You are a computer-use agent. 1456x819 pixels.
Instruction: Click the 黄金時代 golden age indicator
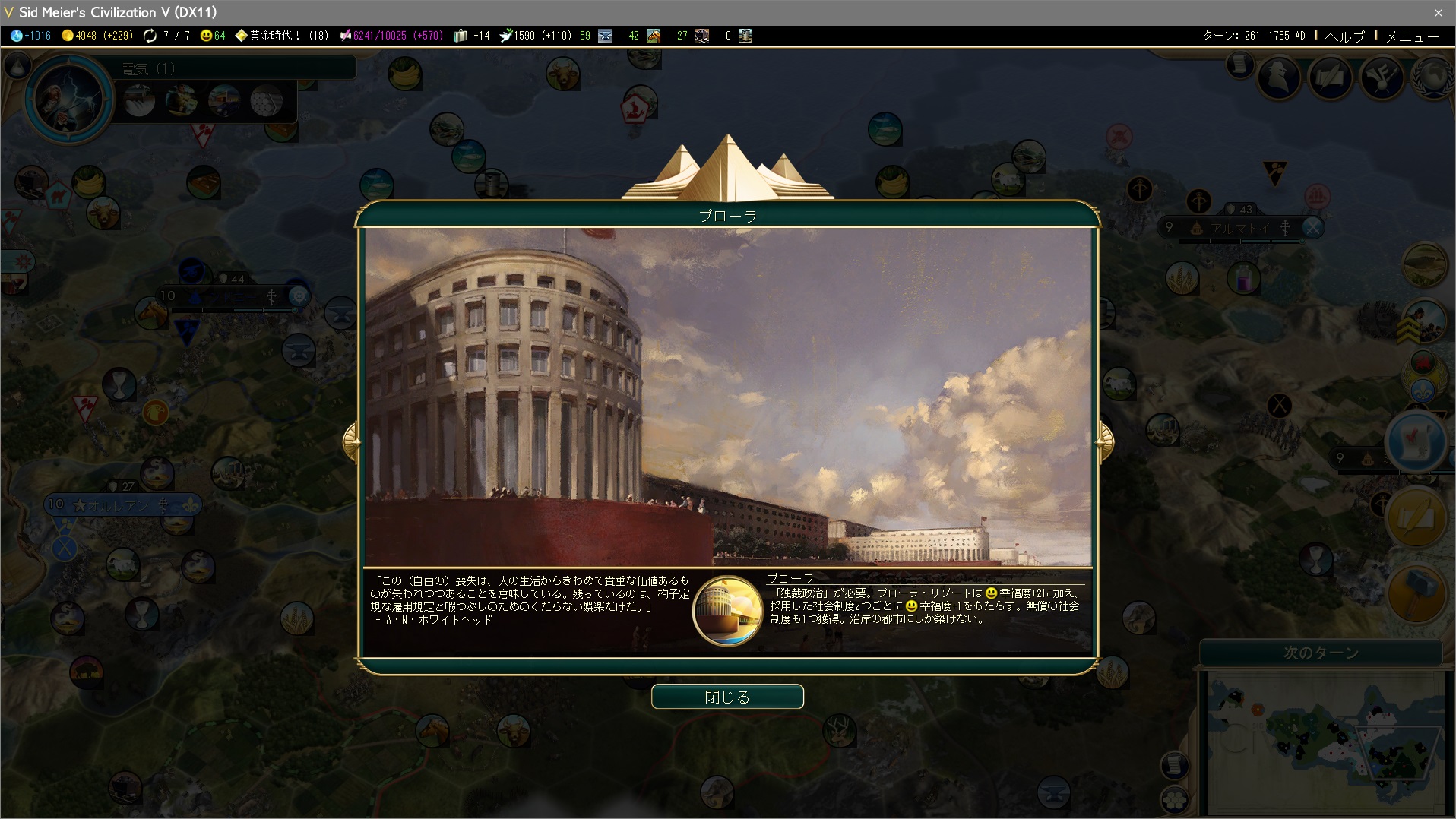[x=281, y=36]
